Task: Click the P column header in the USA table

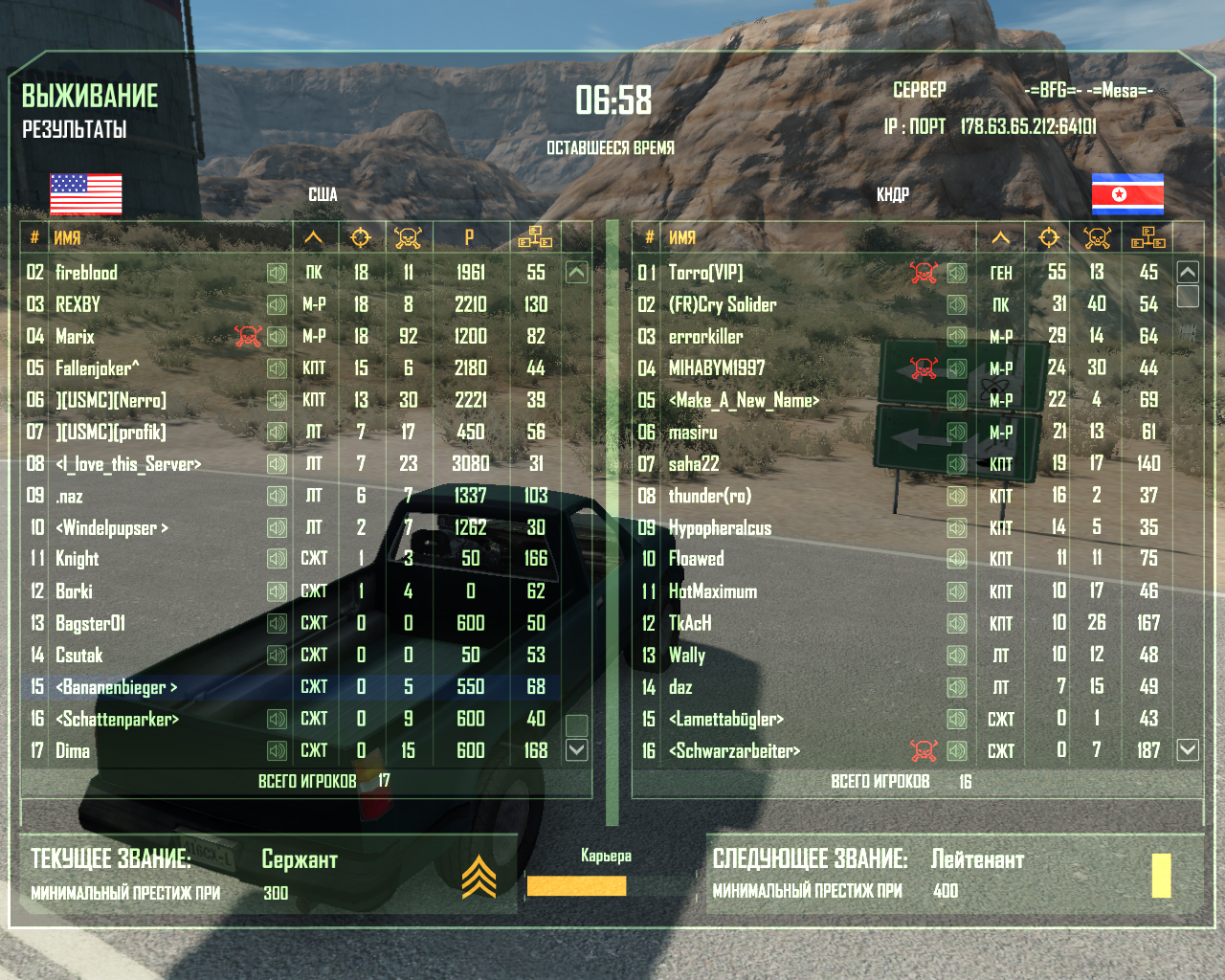Action: tap(470, 237)
